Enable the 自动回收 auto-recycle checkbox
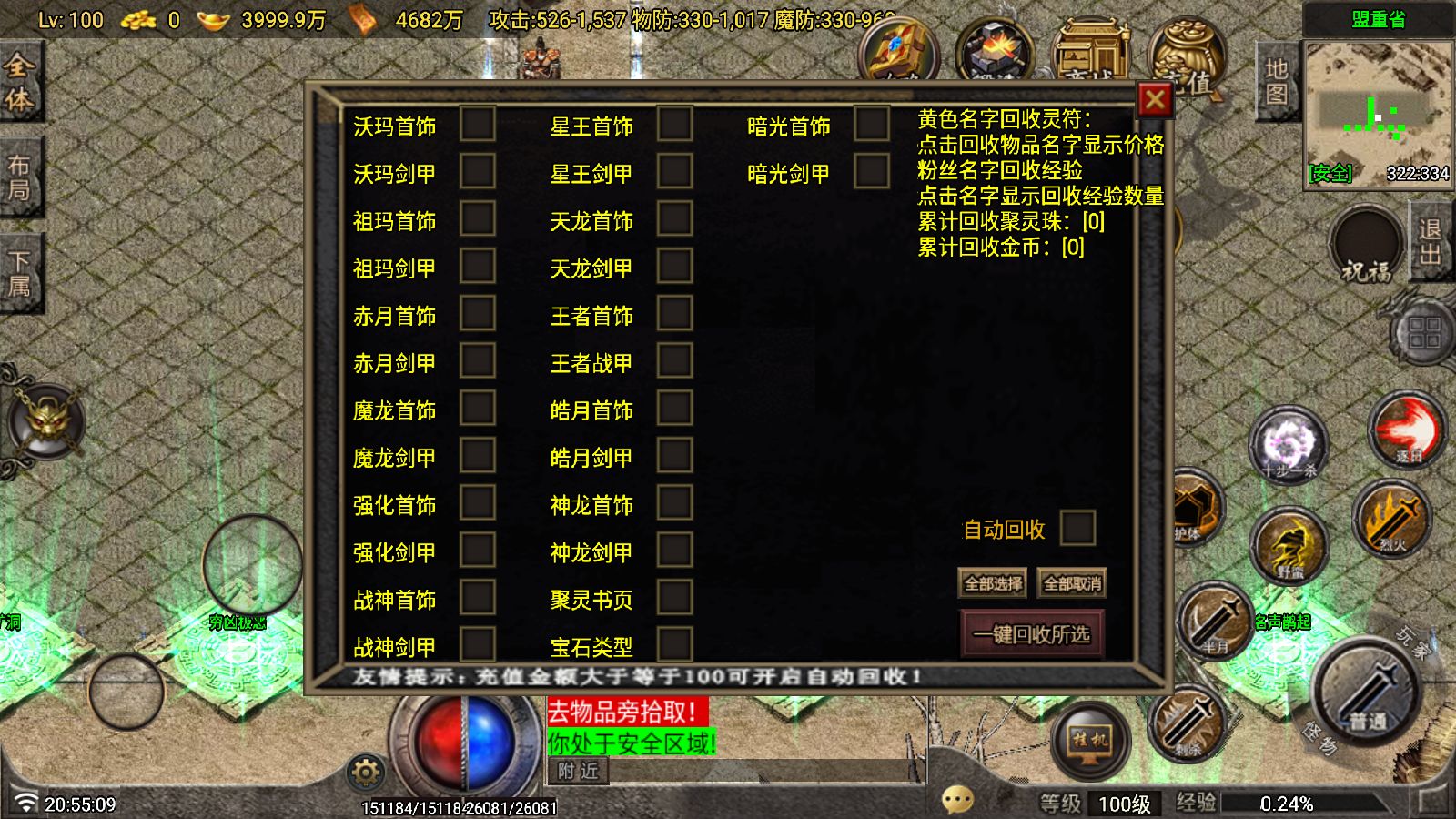This screenshot has width=1456, height=819. tap(1077, 528)
